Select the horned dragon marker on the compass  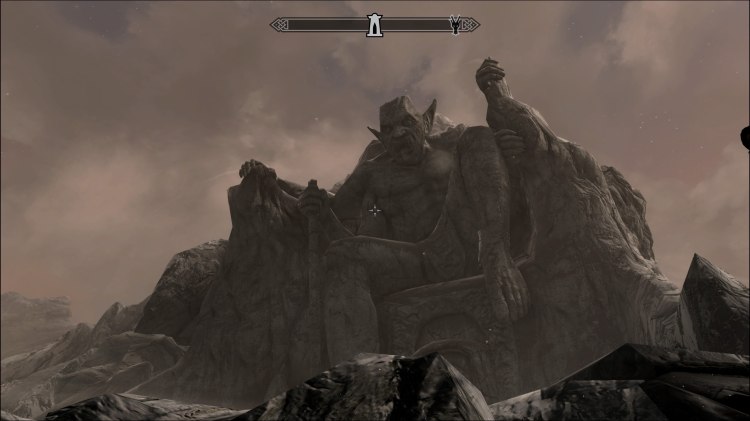coord(455,25)
